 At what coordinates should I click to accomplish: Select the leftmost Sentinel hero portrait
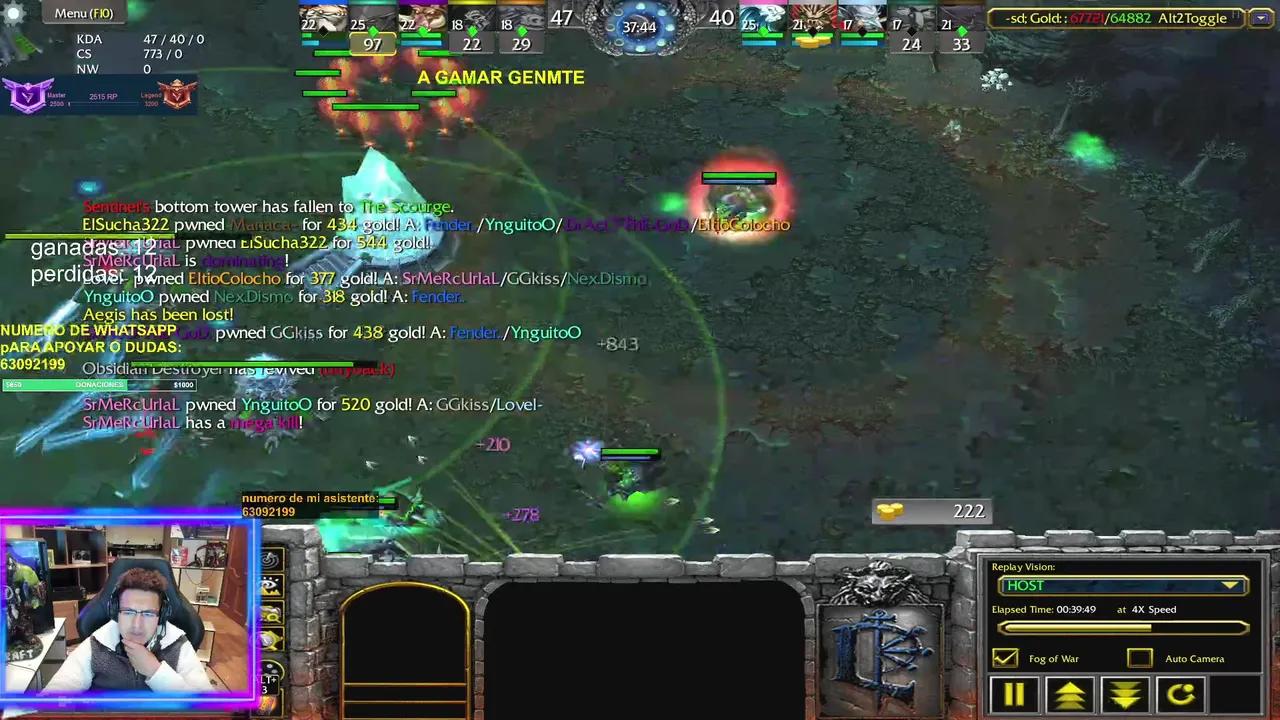(x=322, y=18)
